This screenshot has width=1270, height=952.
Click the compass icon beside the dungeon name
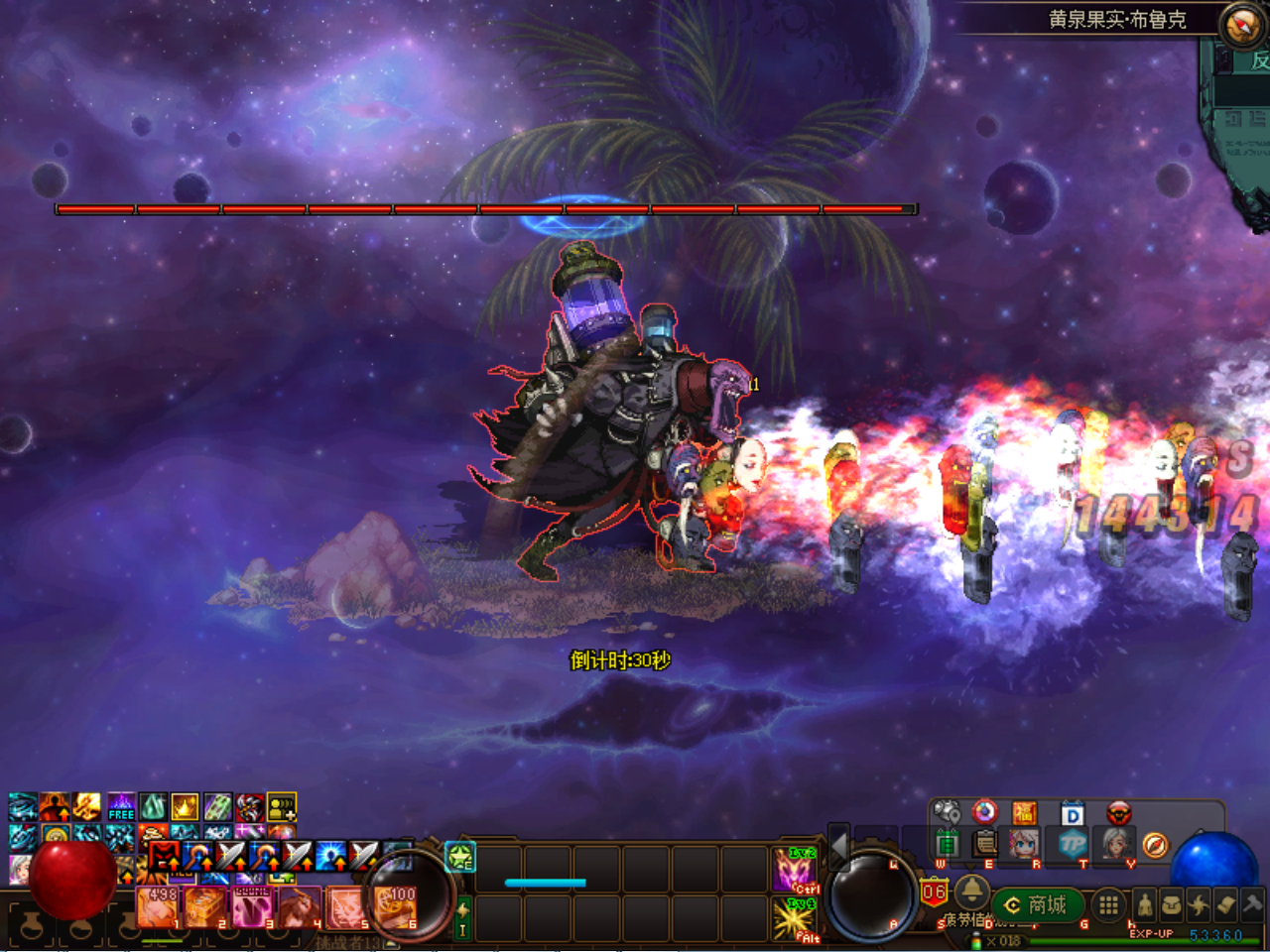coord(1240,26)
